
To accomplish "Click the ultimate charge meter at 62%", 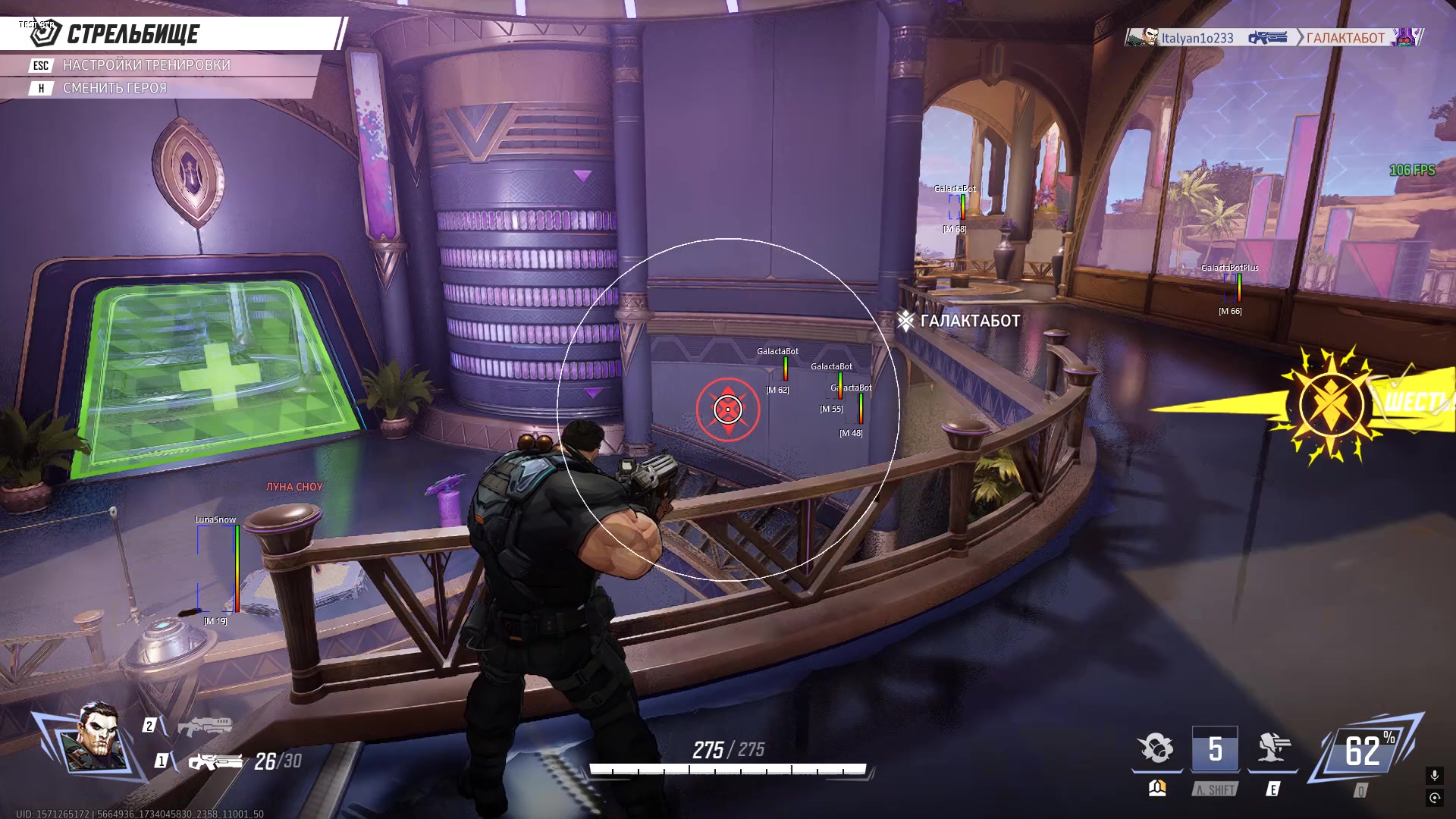I will [x=1365, y=751].
